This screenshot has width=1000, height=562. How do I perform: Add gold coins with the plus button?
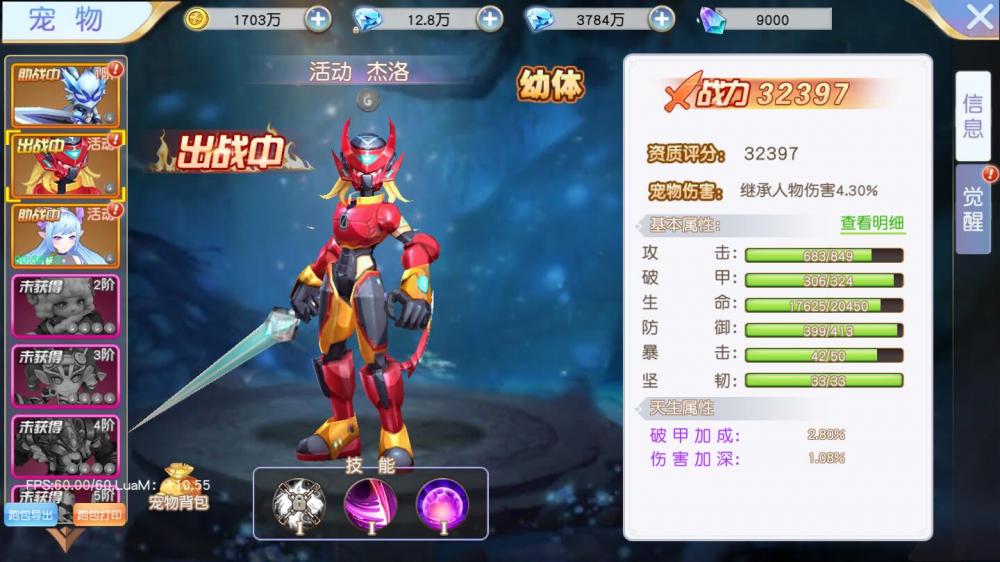click(316, 19)
